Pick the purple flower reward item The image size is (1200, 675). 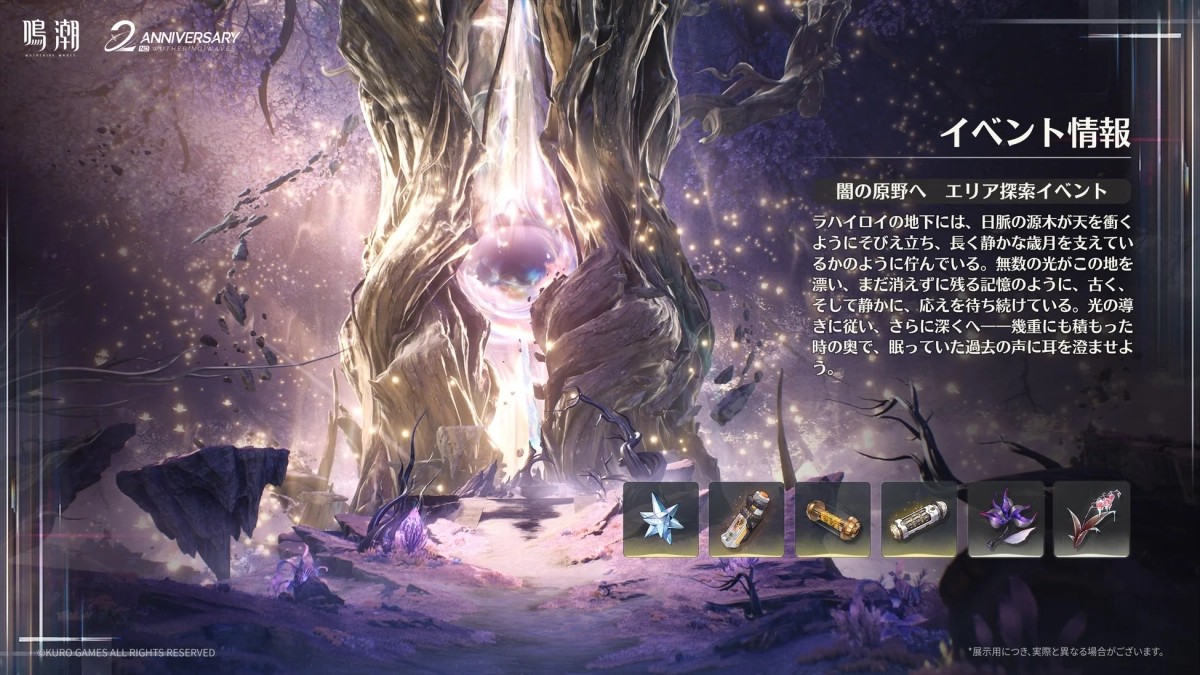[x=1005, y=519]
